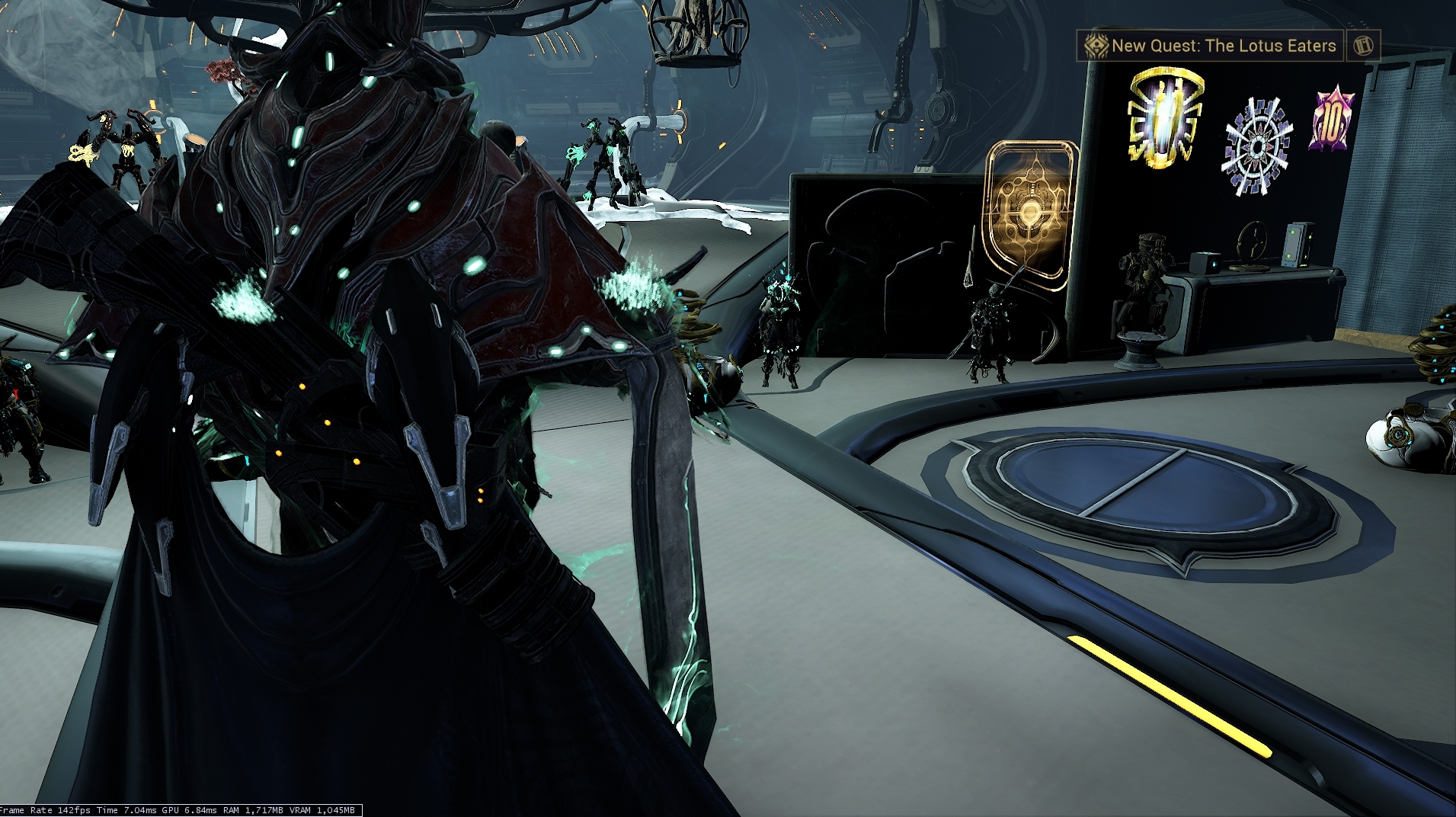The height and width of the screenshot is (817, 1456).
Task: Open the New Quest: The Lotus Eaters notification
Action: (x=1211, y=46)
